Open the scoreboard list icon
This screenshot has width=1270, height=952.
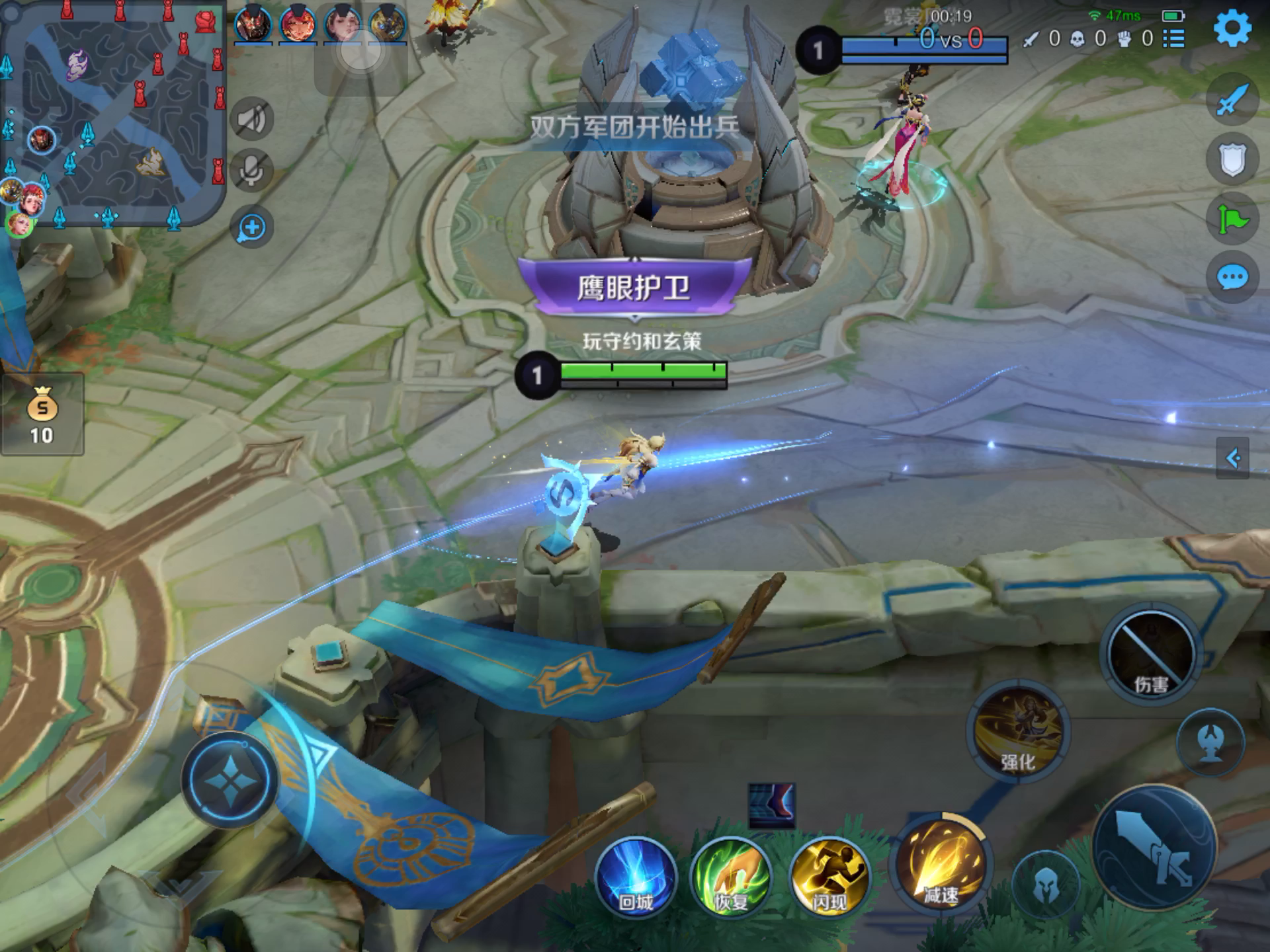1174,38
